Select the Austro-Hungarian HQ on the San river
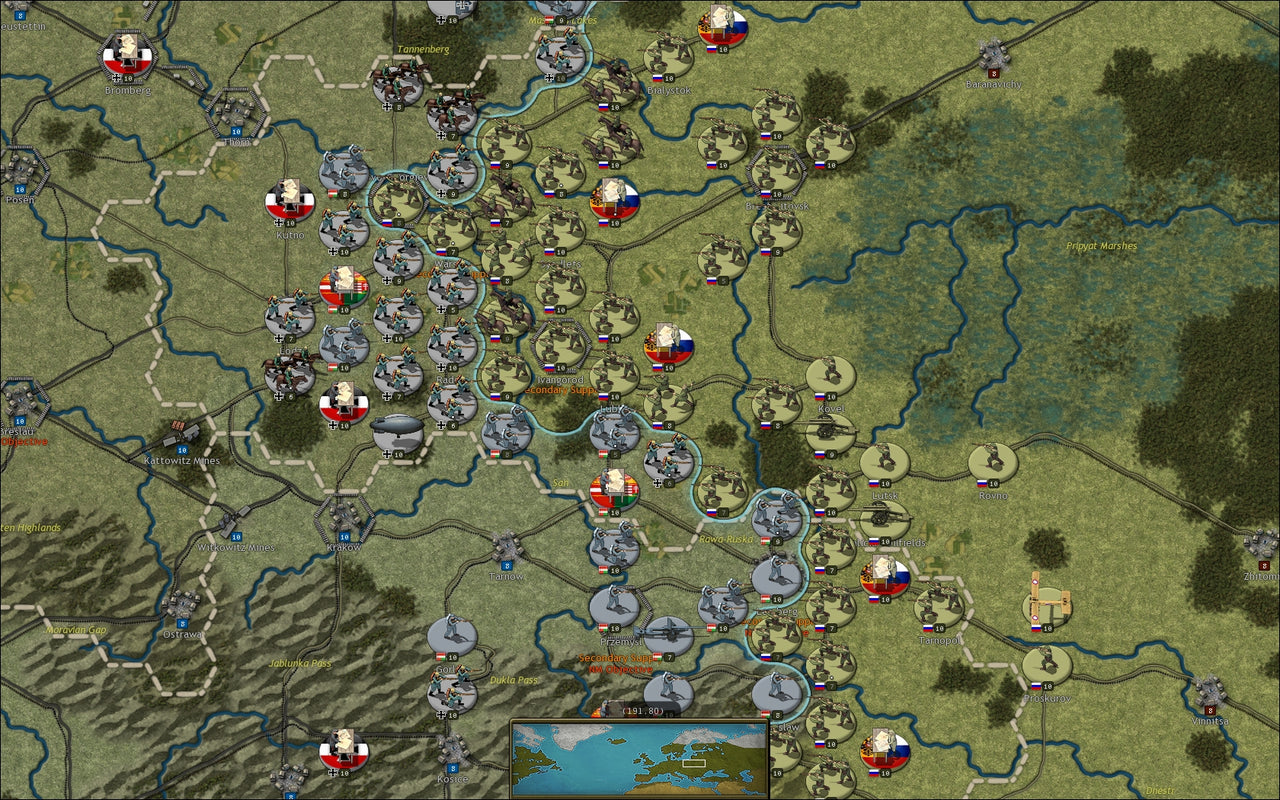This screenshot has height=800, width=1280. point(613,488)
